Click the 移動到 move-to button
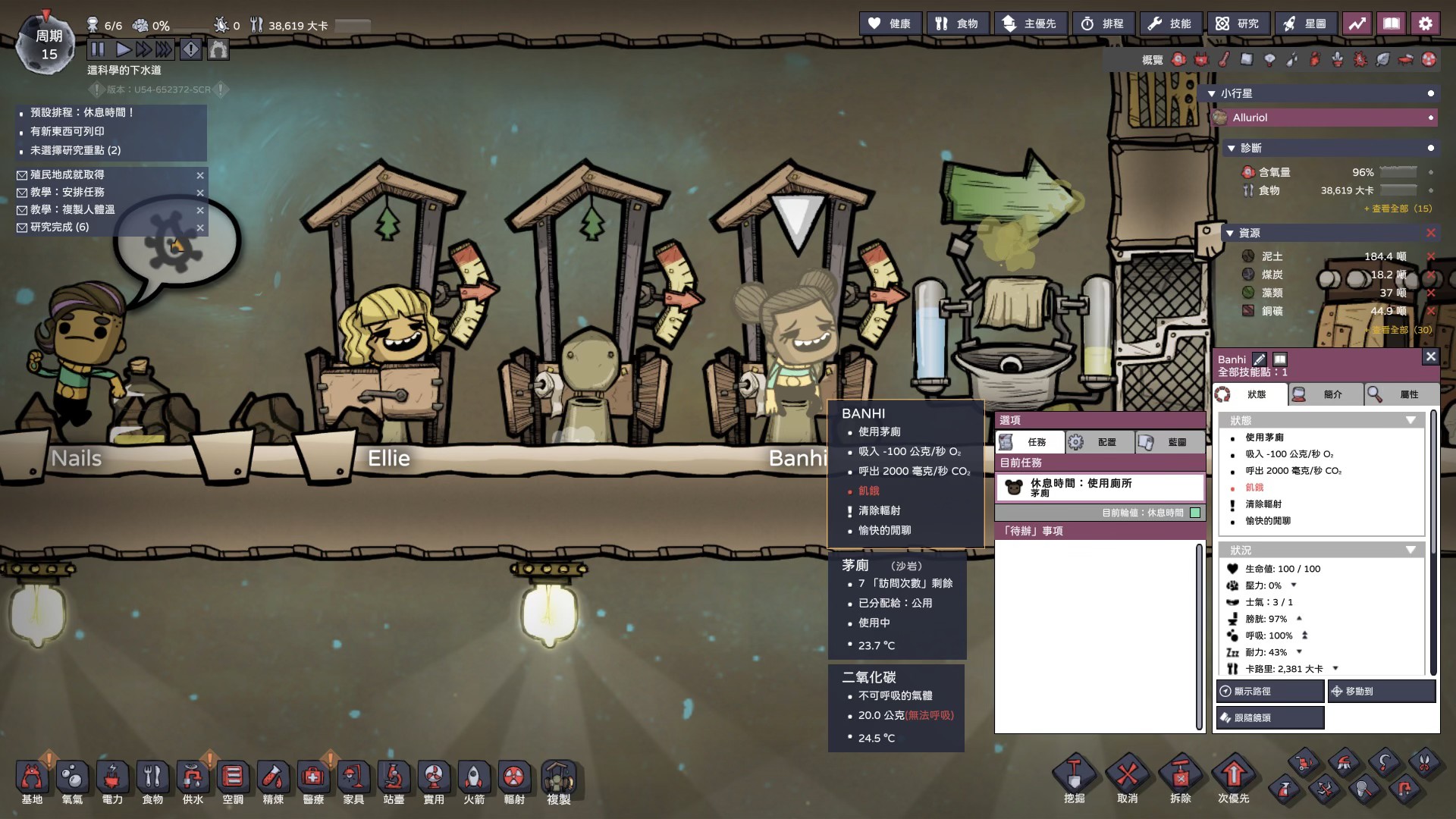 pyautogui.click(x=1382, y=692)
